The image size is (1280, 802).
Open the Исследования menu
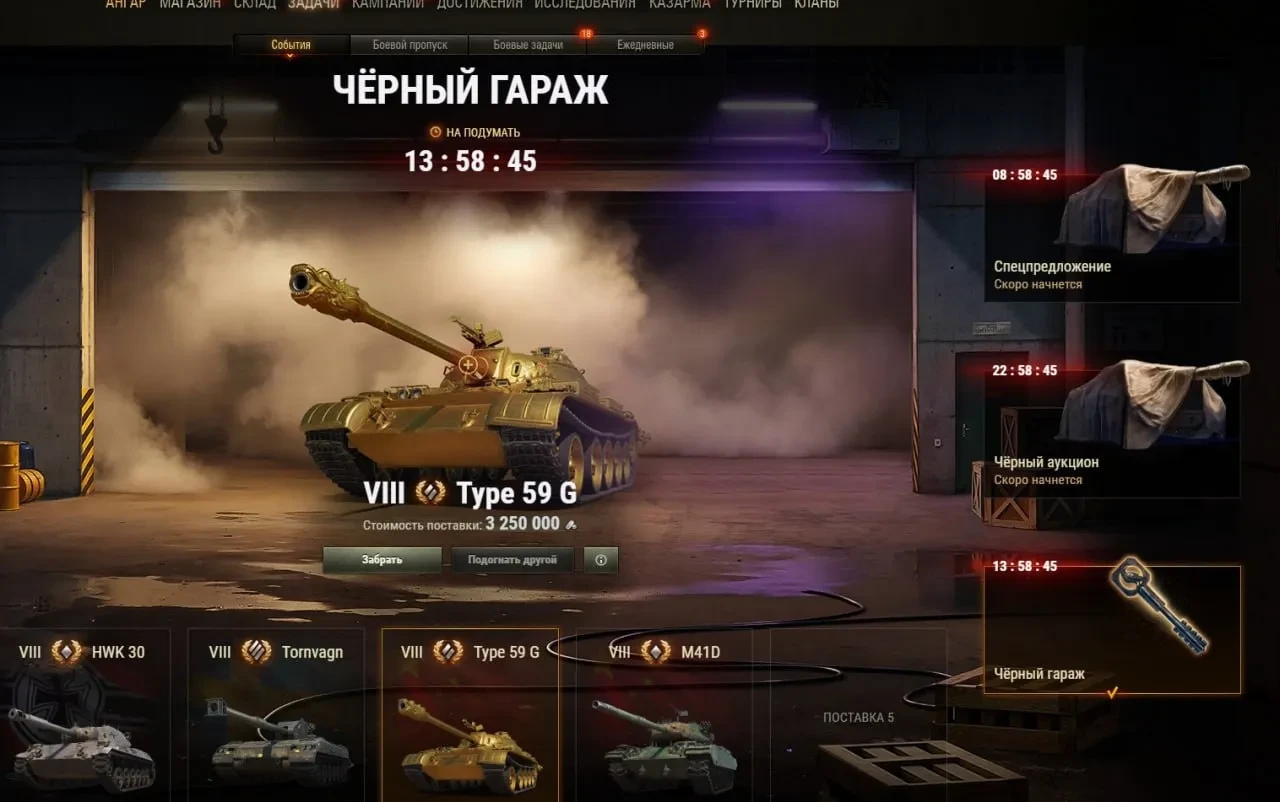coord(585,5)
